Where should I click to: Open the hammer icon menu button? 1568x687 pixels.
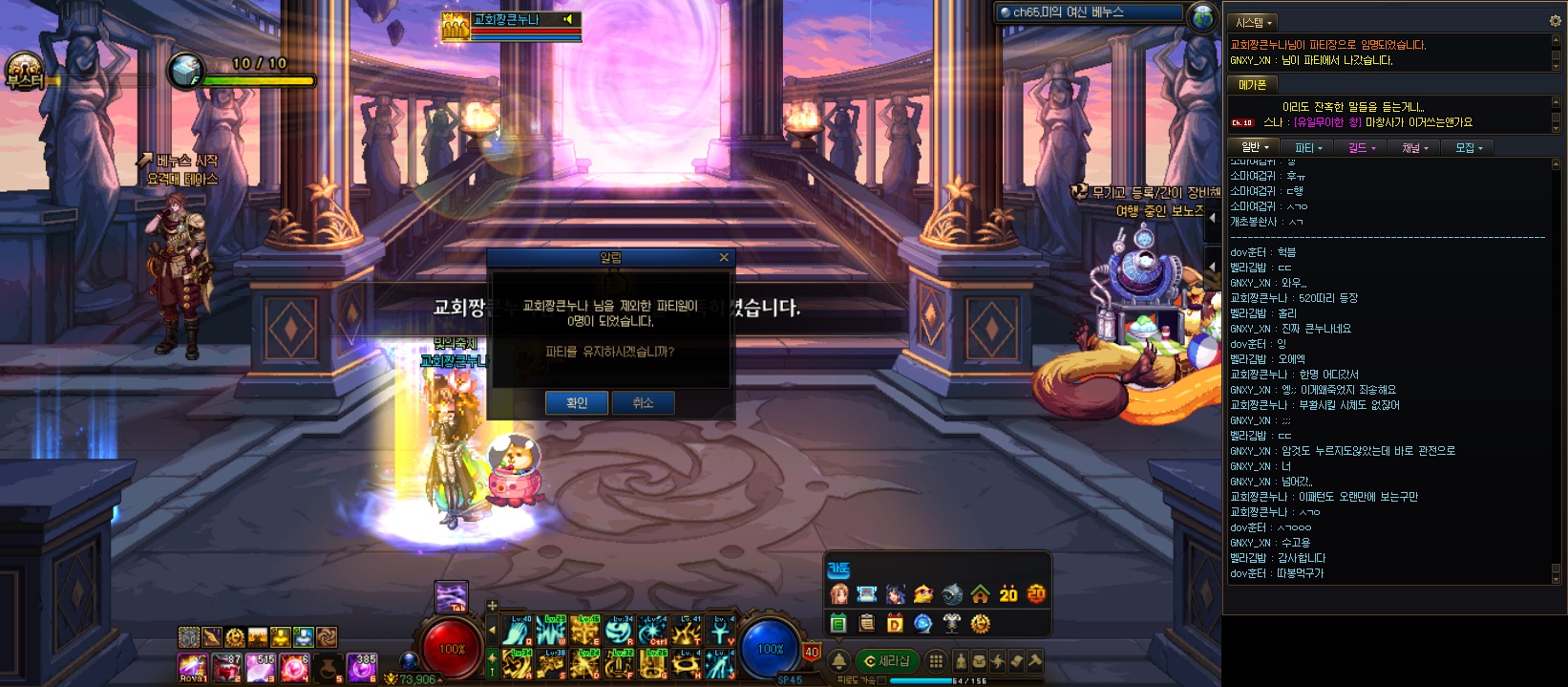[x=1034, y=660]
